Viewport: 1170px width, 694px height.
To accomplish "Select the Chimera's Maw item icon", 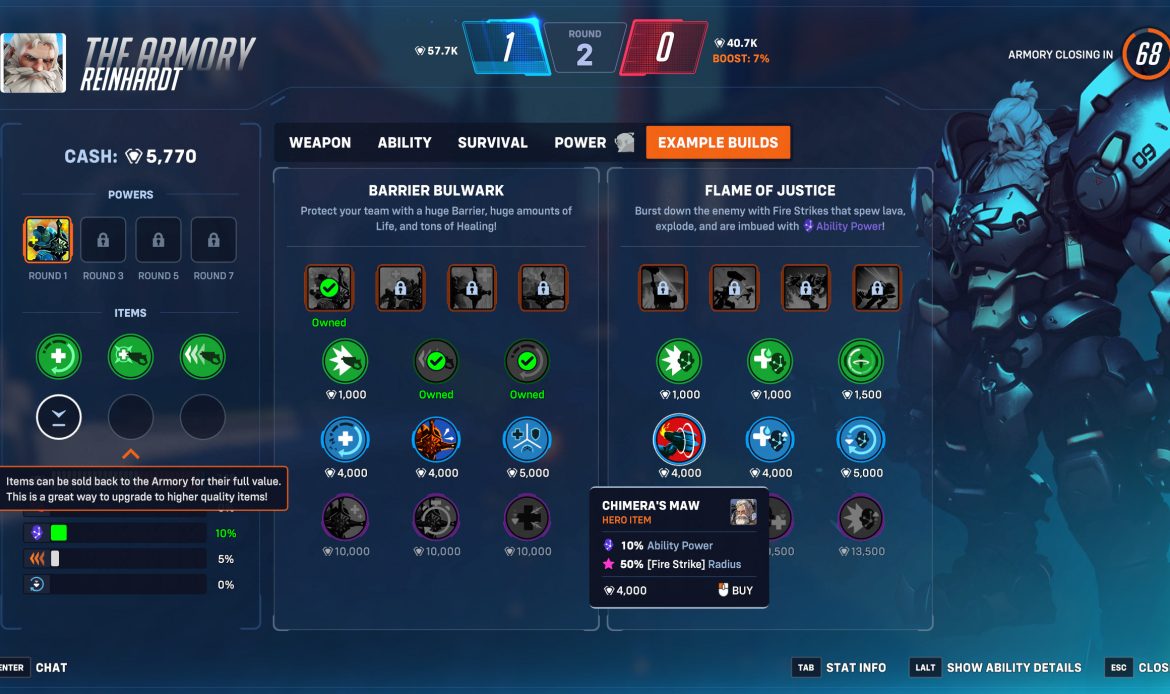I will tap(679, 440).
